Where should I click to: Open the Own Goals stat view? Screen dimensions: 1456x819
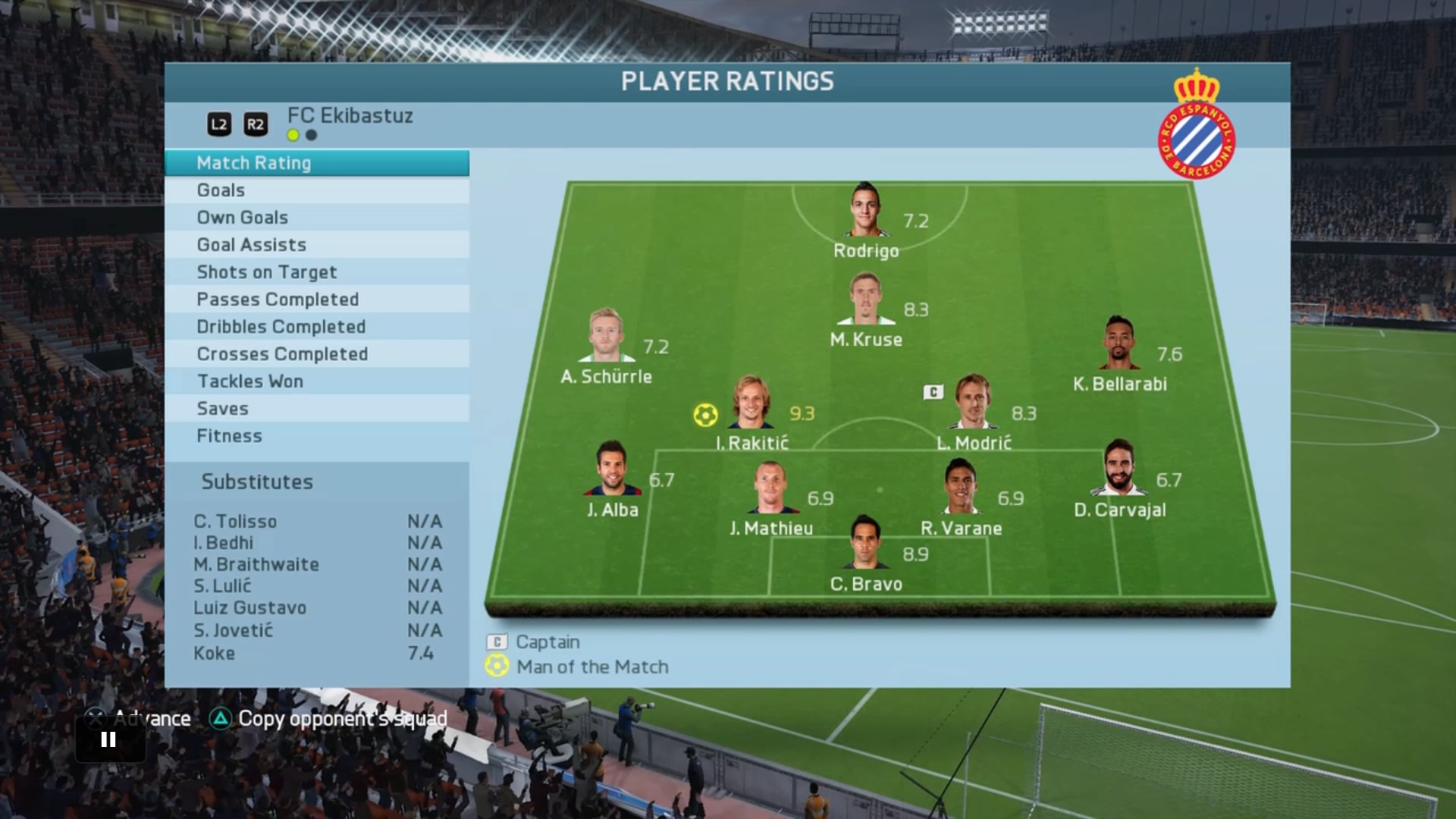316,218
